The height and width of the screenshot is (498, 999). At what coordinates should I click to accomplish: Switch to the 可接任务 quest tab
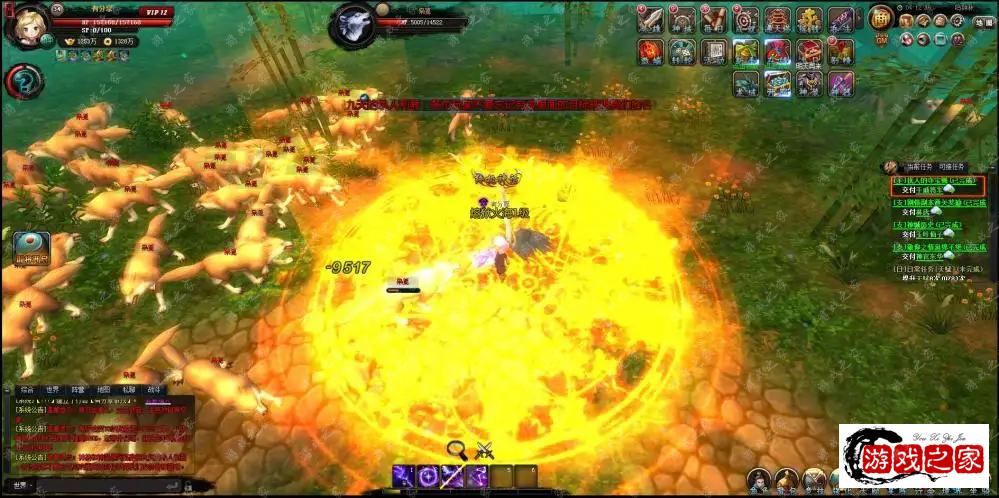pyautogui.click(x=951, y=167)
